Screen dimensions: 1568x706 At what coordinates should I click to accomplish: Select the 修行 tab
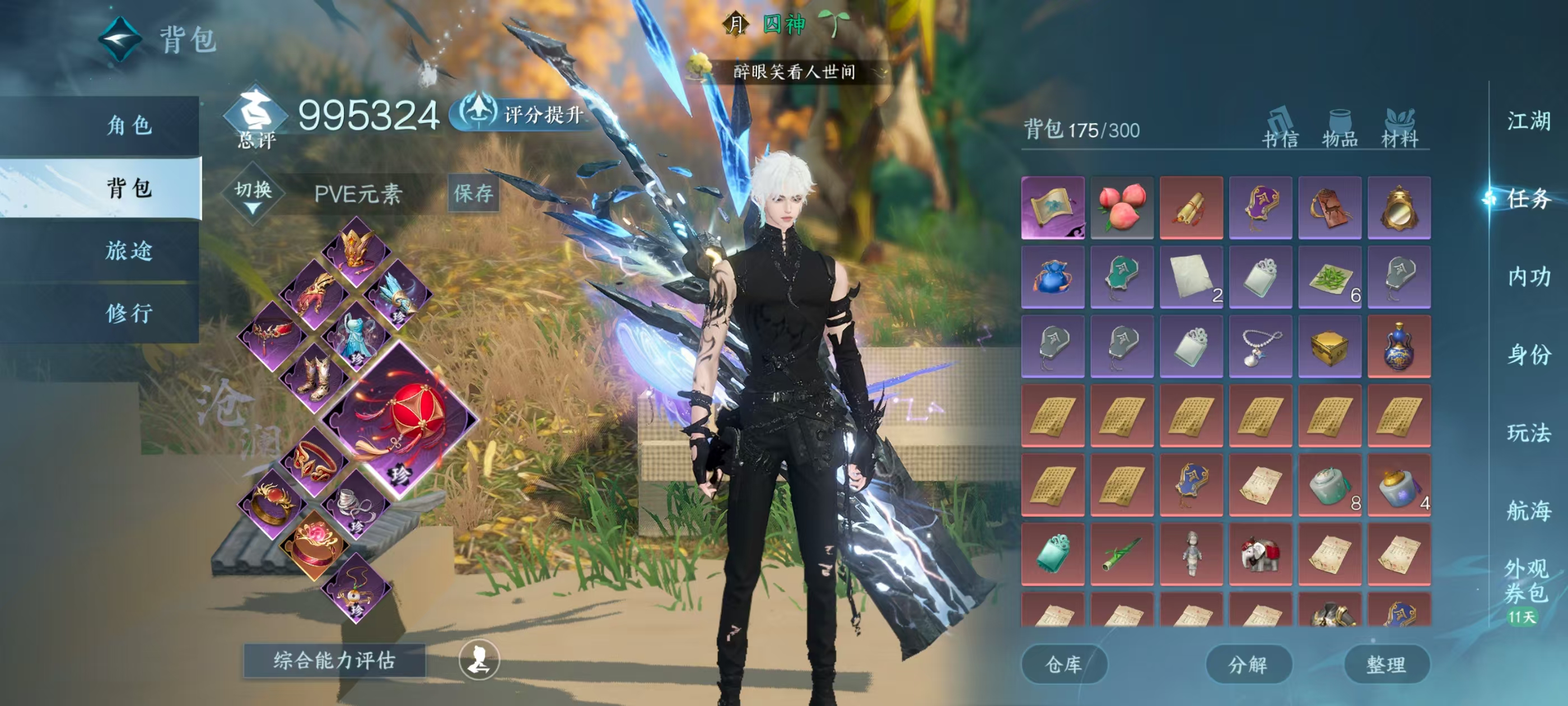(x=129, y=314)
